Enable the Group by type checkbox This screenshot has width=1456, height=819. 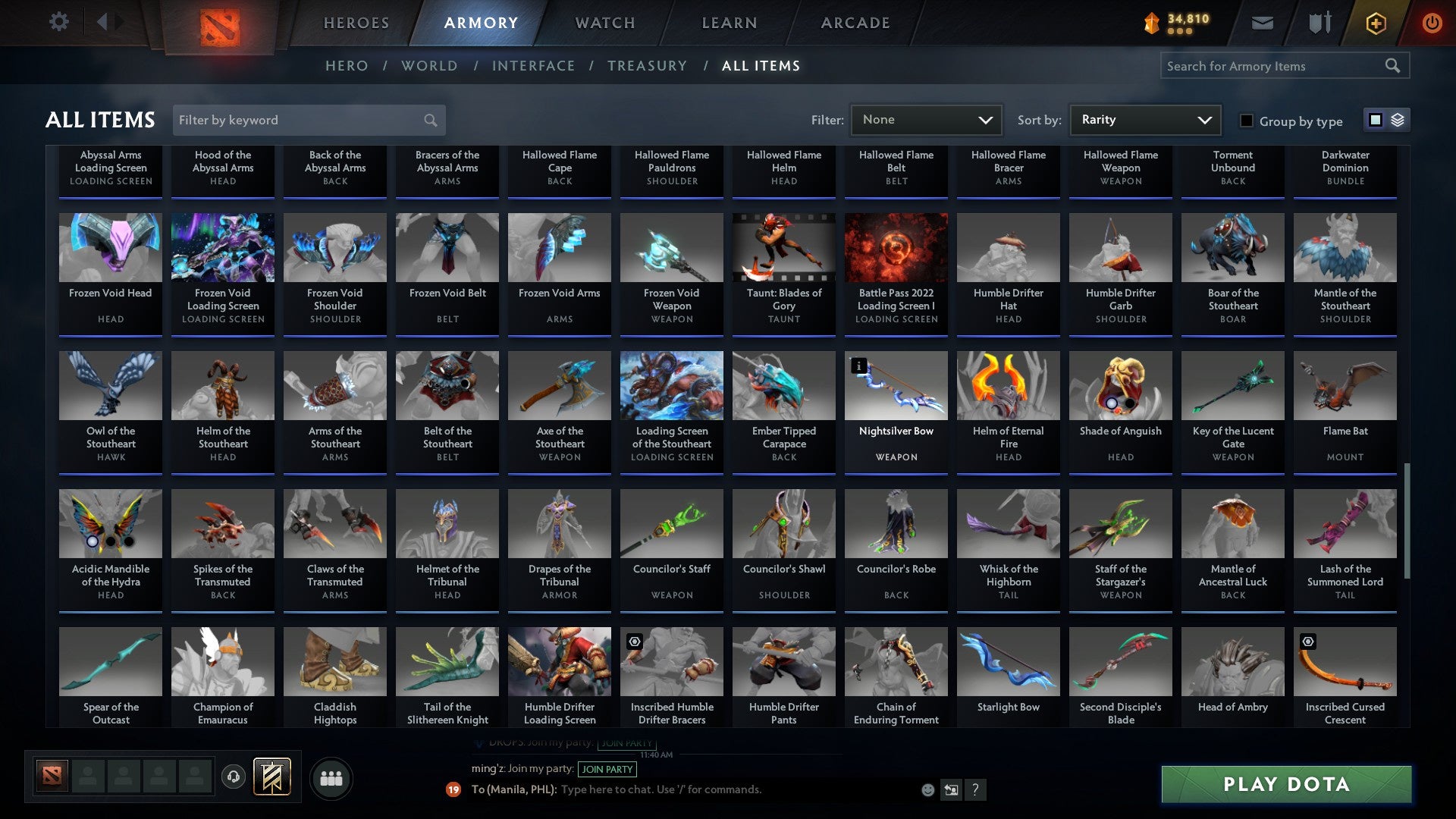click(x=1246, y=121)
